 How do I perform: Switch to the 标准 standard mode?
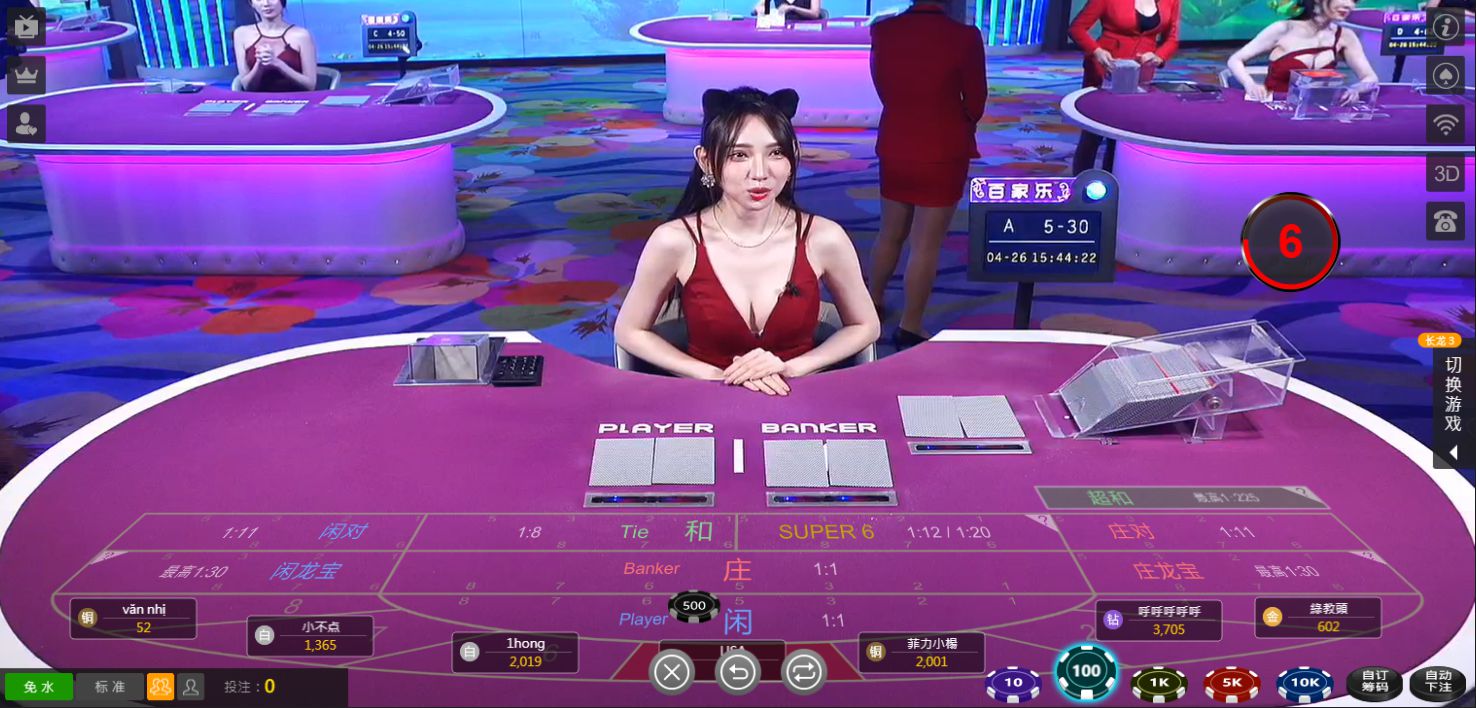(110, 687)
